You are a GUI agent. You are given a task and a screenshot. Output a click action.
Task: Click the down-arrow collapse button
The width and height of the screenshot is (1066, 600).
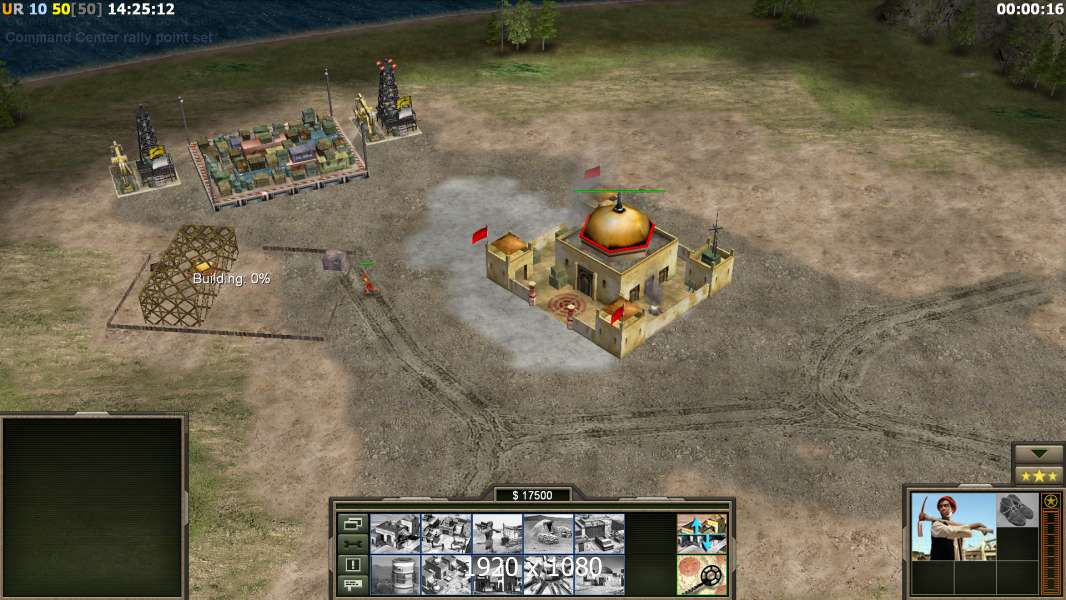pos(1038,453)
